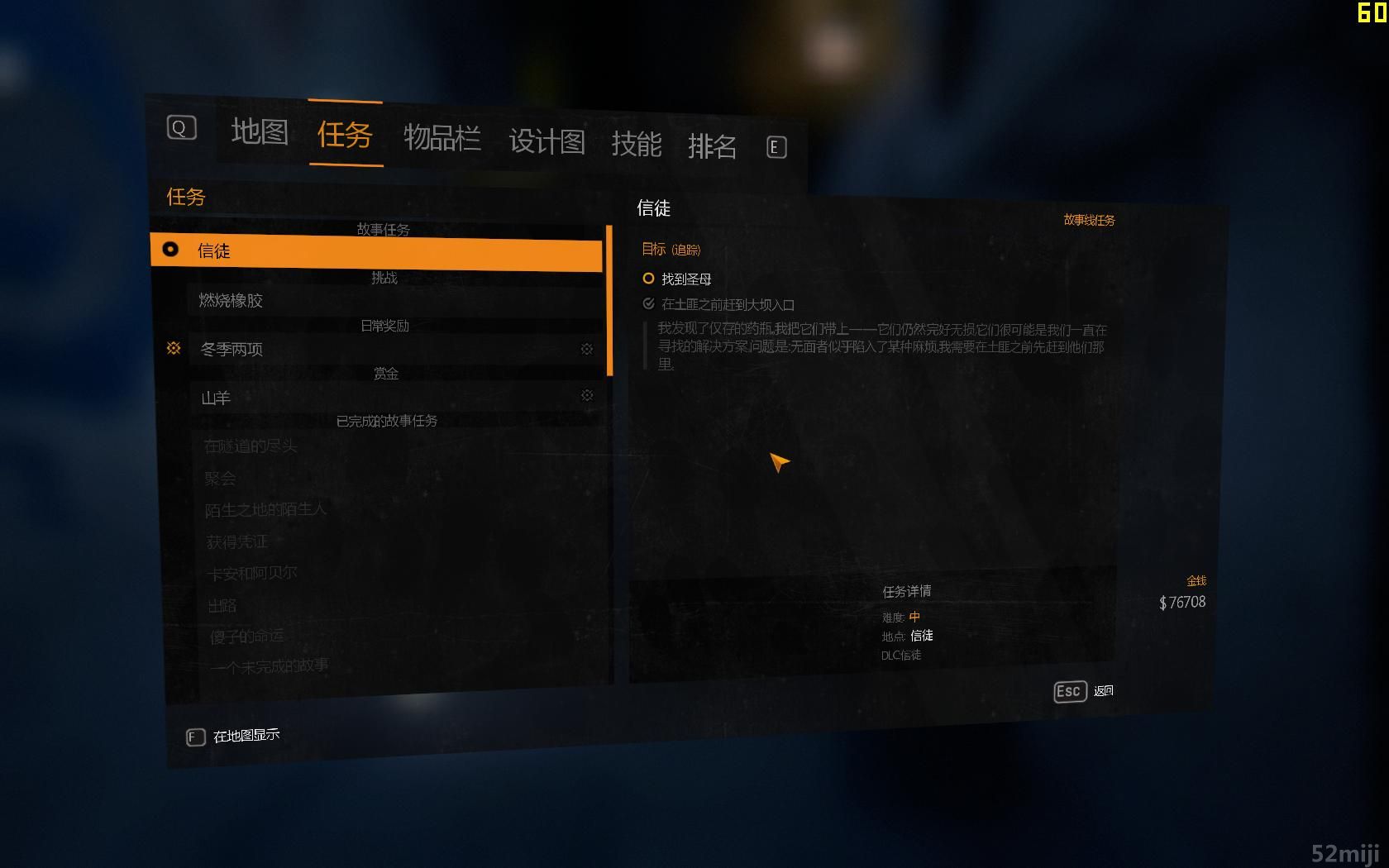Switch to the 设计图 tab
Screen dimensions: 1389x868
547,141
